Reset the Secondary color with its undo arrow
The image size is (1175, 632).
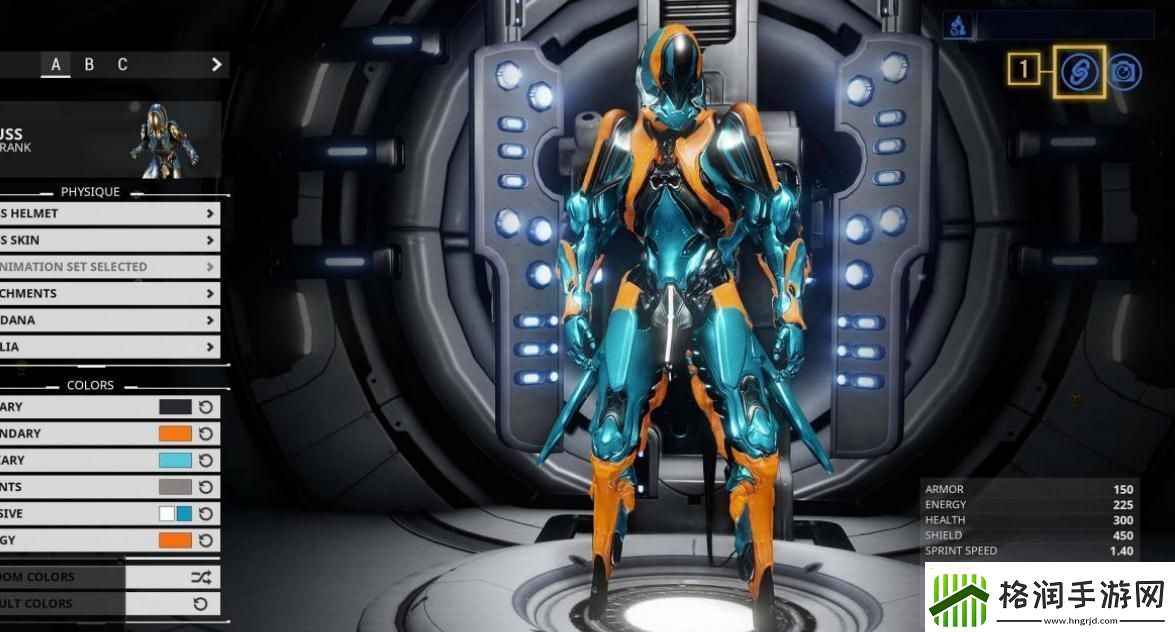[206, 434]
